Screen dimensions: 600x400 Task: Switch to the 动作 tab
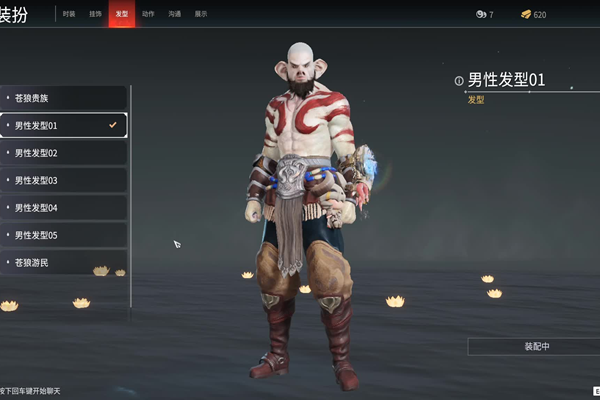(x=148, y=14)
